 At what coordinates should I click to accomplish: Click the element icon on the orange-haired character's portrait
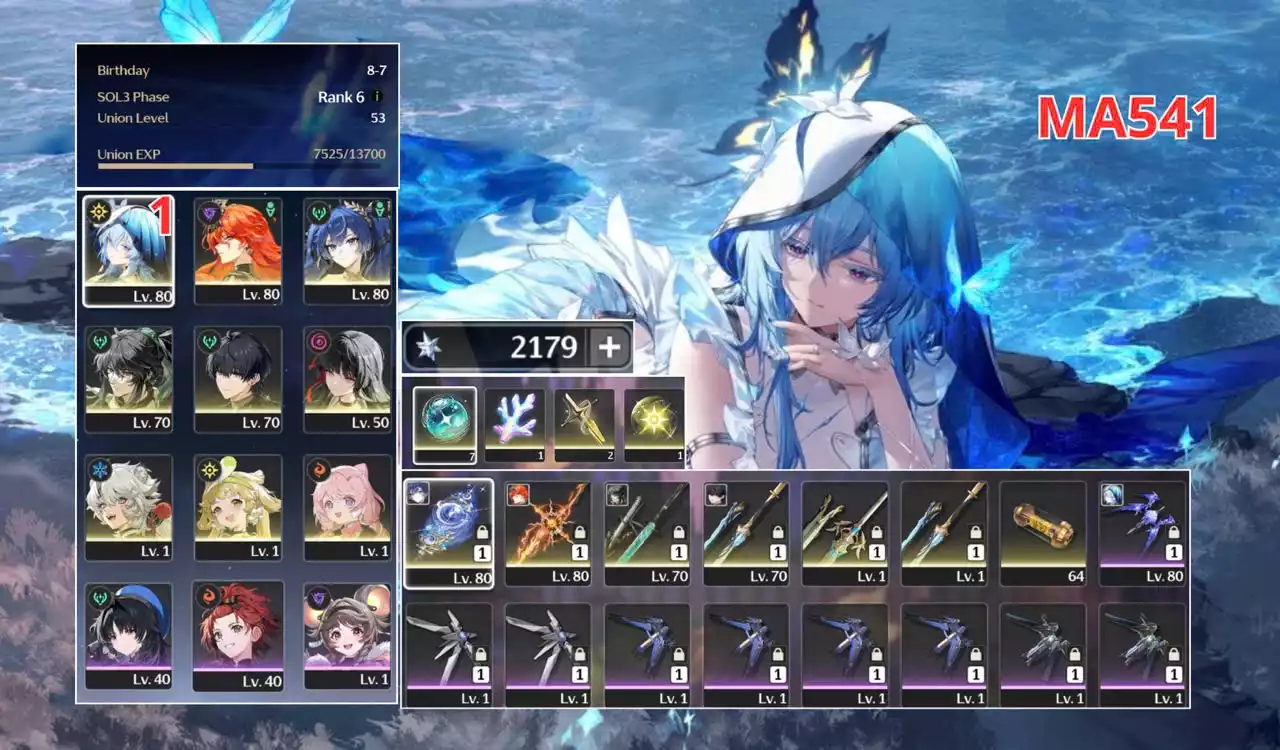pyautogui.click(x=209, y=214)
